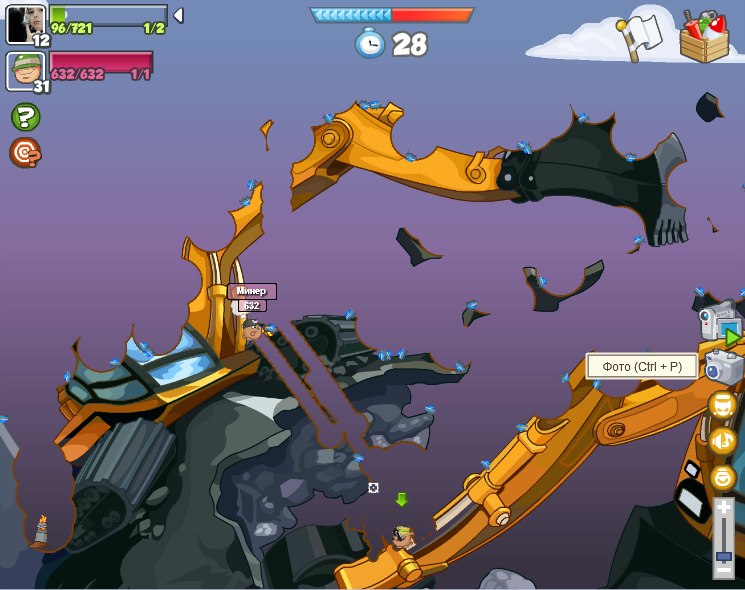
Task: Select the first player's avatar portrait
Action: tap(25, 22)
